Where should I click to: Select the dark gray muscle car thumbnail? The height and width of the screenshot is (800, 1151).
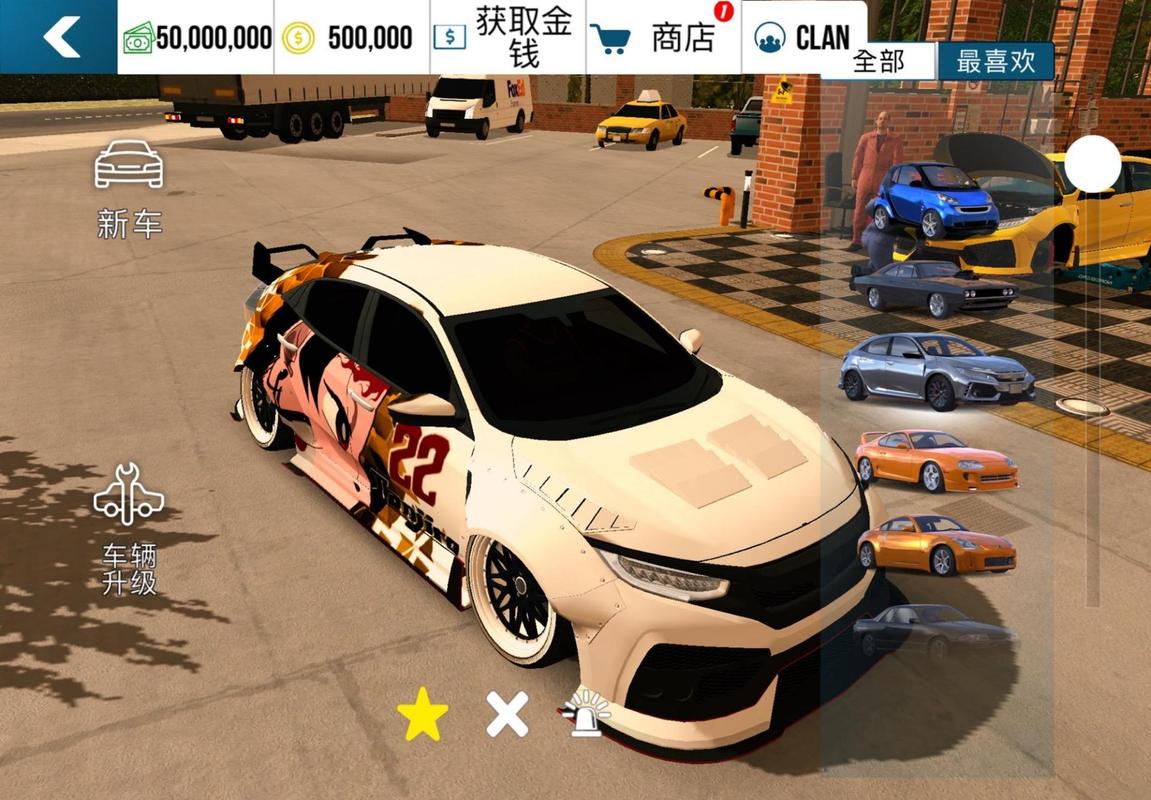click(x=933, y=287)
